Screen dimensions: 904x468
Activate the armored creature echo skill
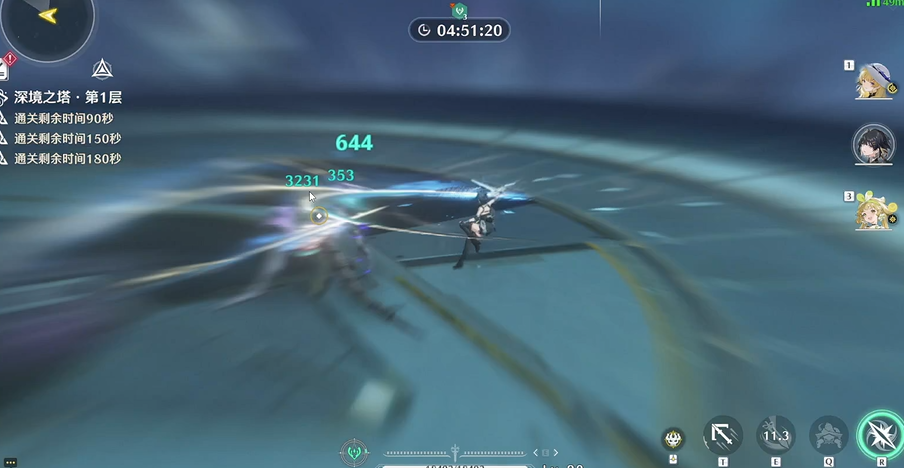click(828, 436)
